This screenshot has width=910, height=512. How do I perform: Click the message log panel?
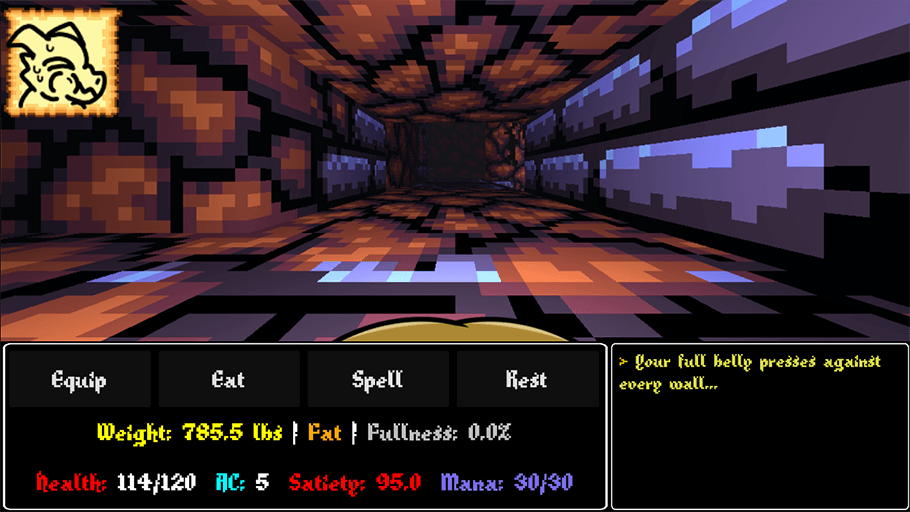pos(759,427)
